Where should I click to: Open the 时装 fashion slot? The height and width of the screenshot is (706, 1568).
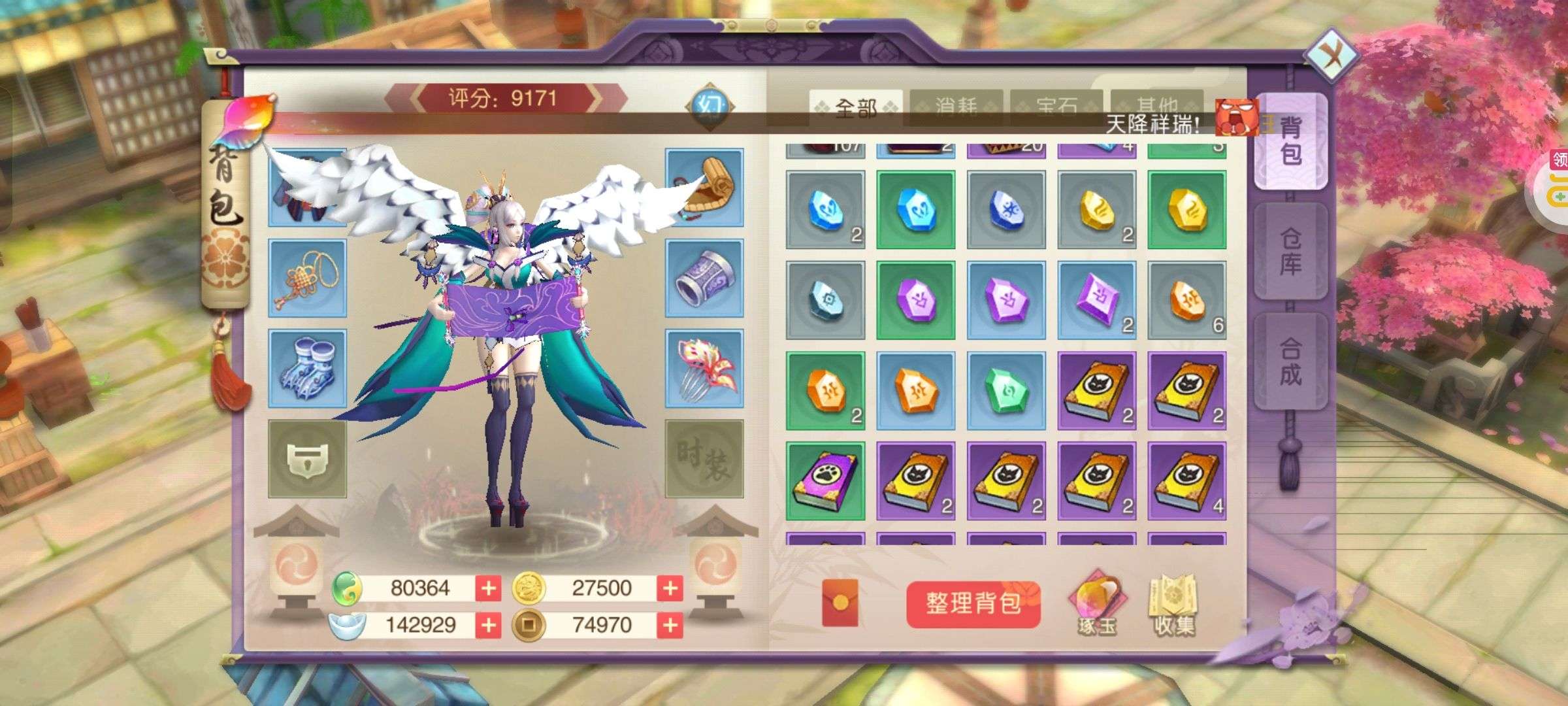[704, 459]
